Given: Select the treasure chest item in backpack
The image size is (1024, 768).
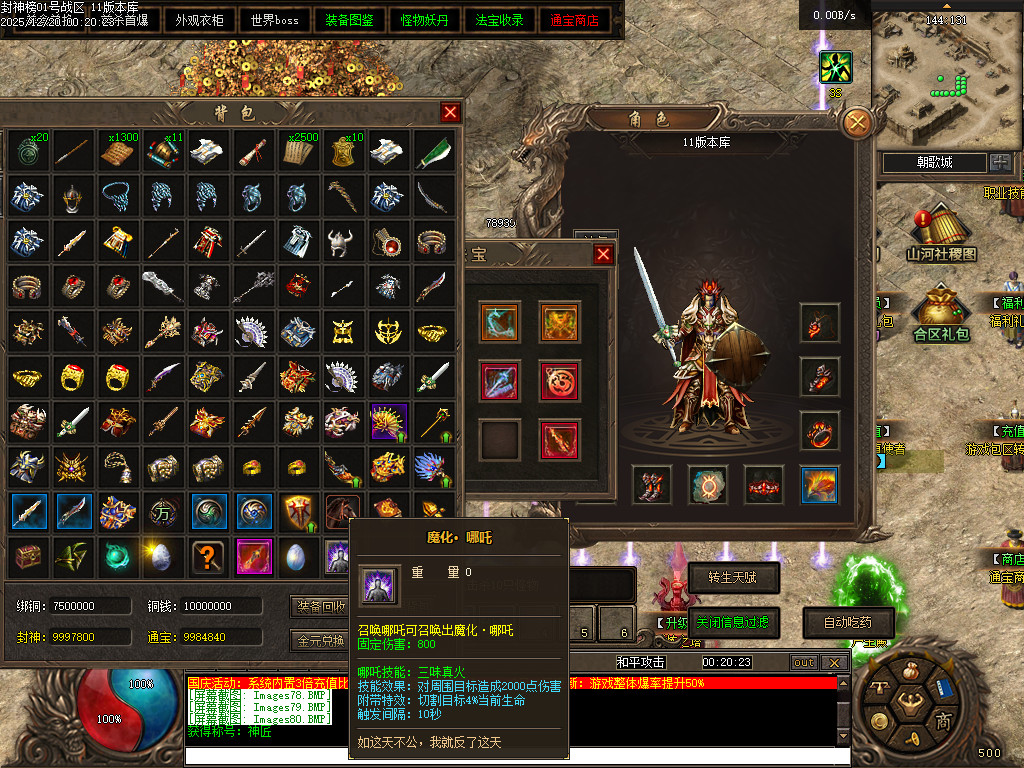Looking at the screenshot, I should 27,556.
